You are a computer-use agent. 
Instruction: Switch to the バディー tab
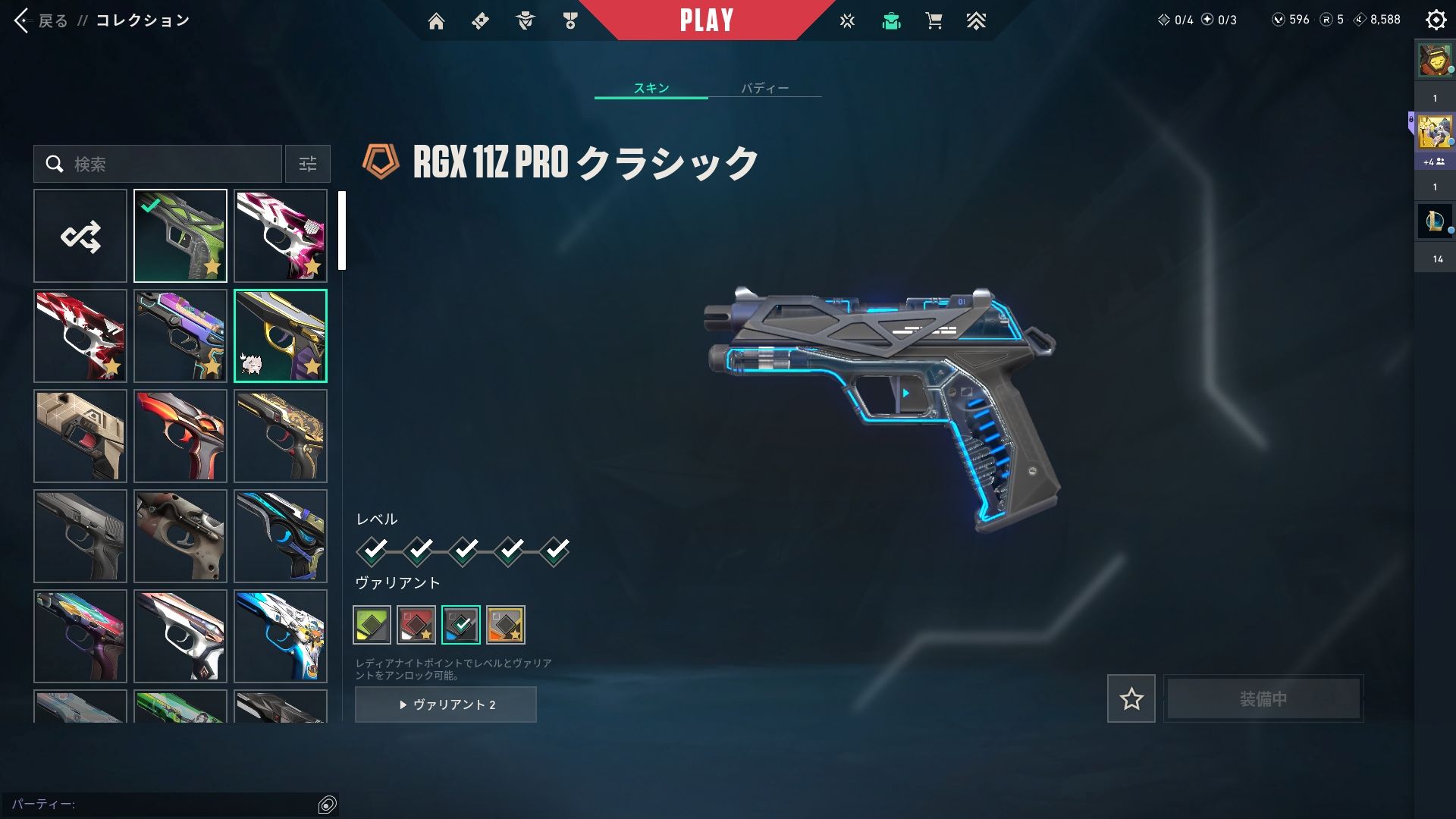click(764, 88)
